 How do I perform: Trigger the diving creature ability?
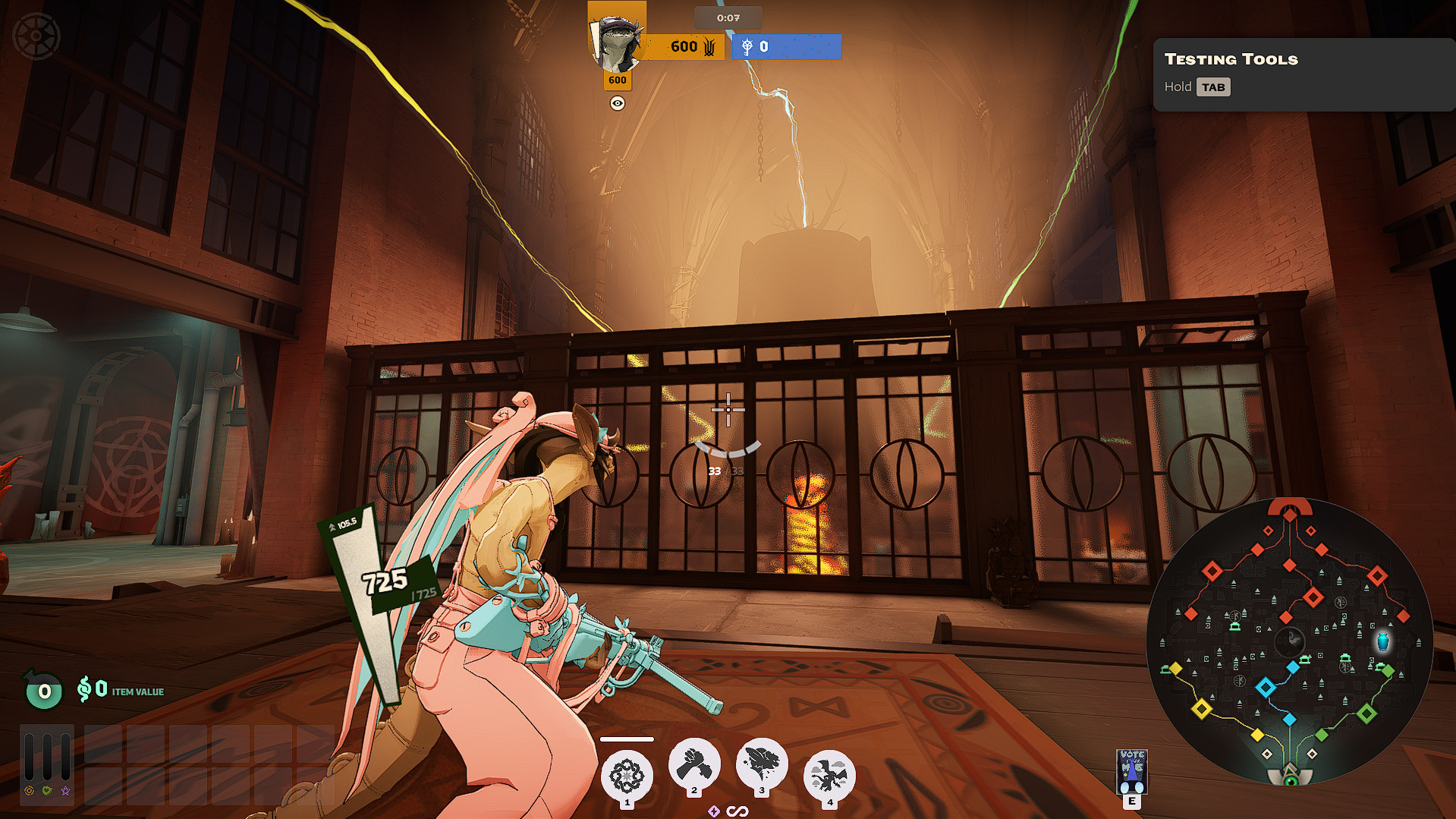coord(762,764)
